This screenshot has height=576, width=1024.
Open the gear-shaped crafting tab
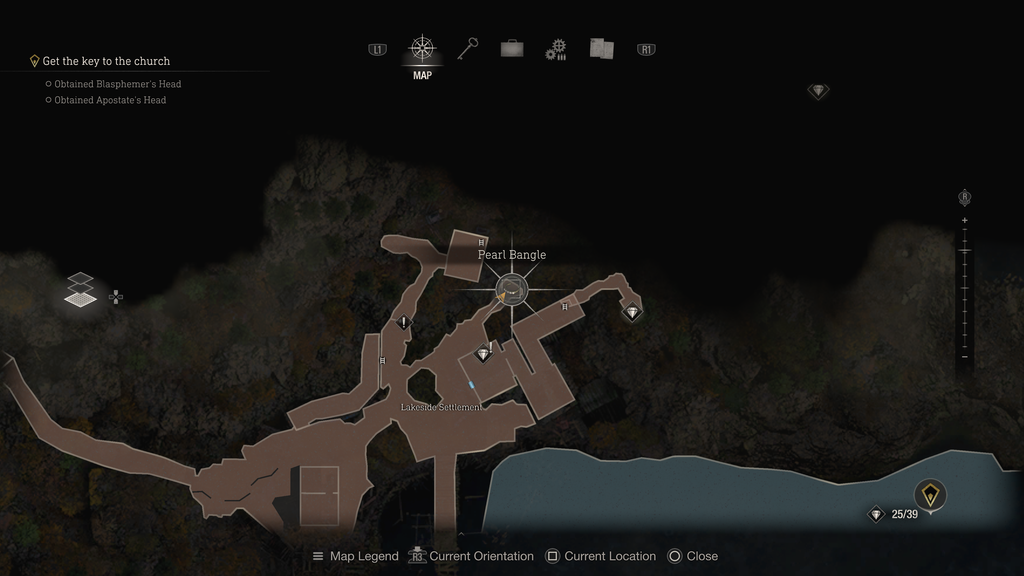(x=556, y=49)
